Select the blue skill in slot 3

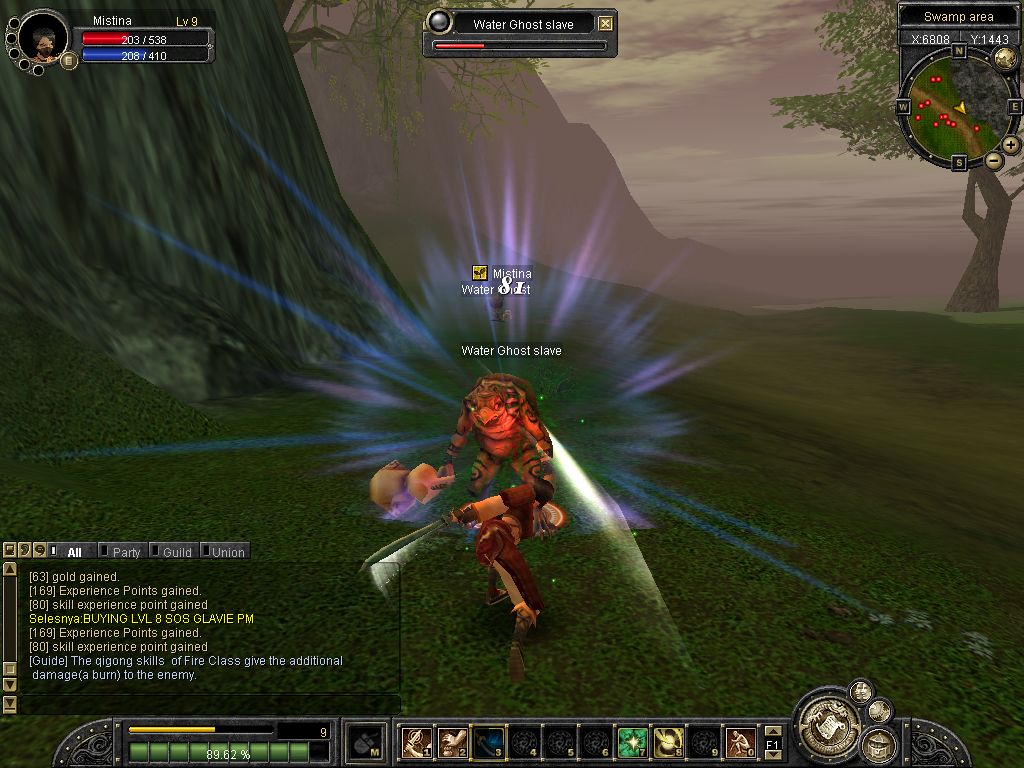tap(487, 742)
